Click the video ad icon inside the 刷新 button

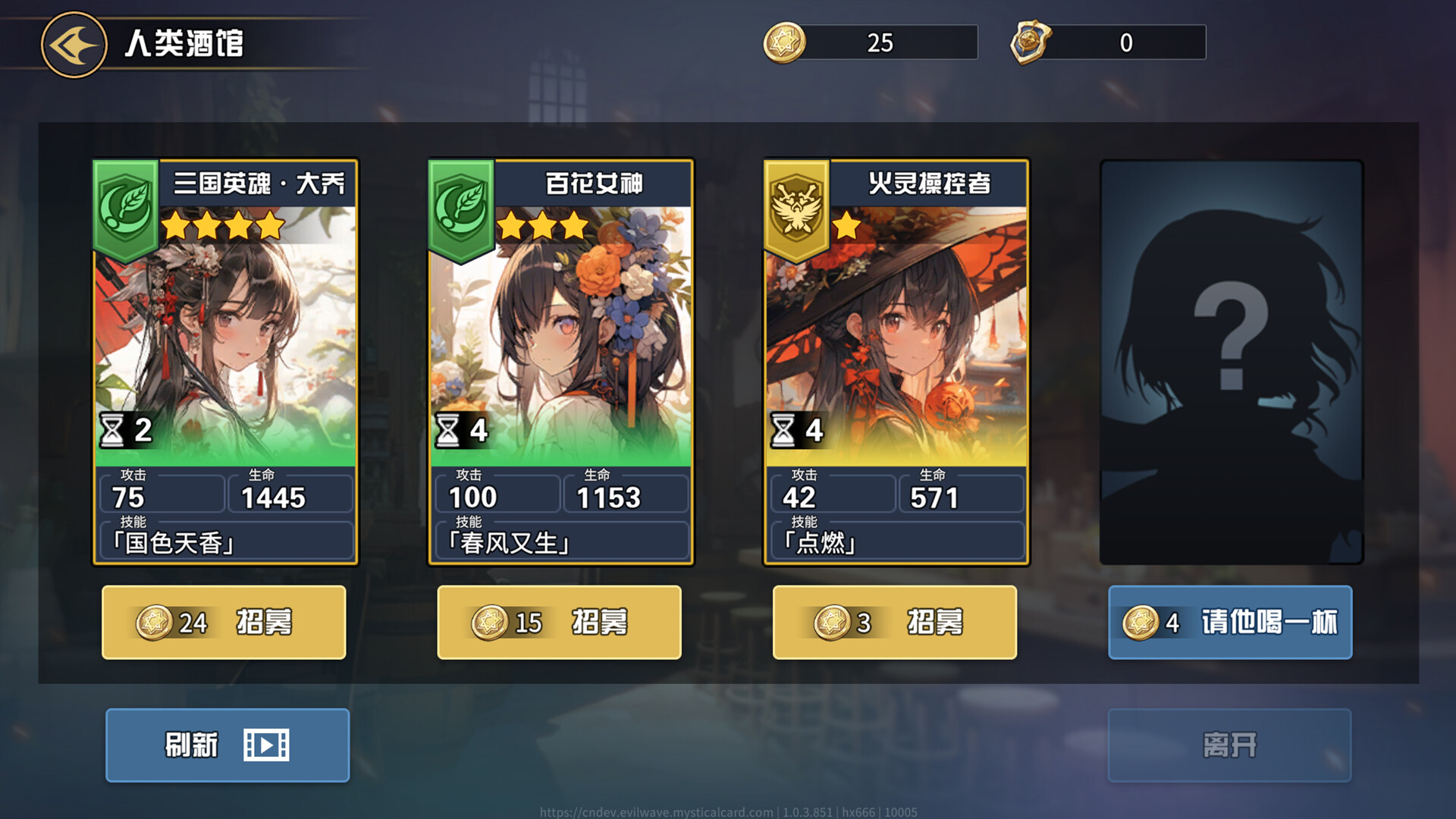(267, 745)
